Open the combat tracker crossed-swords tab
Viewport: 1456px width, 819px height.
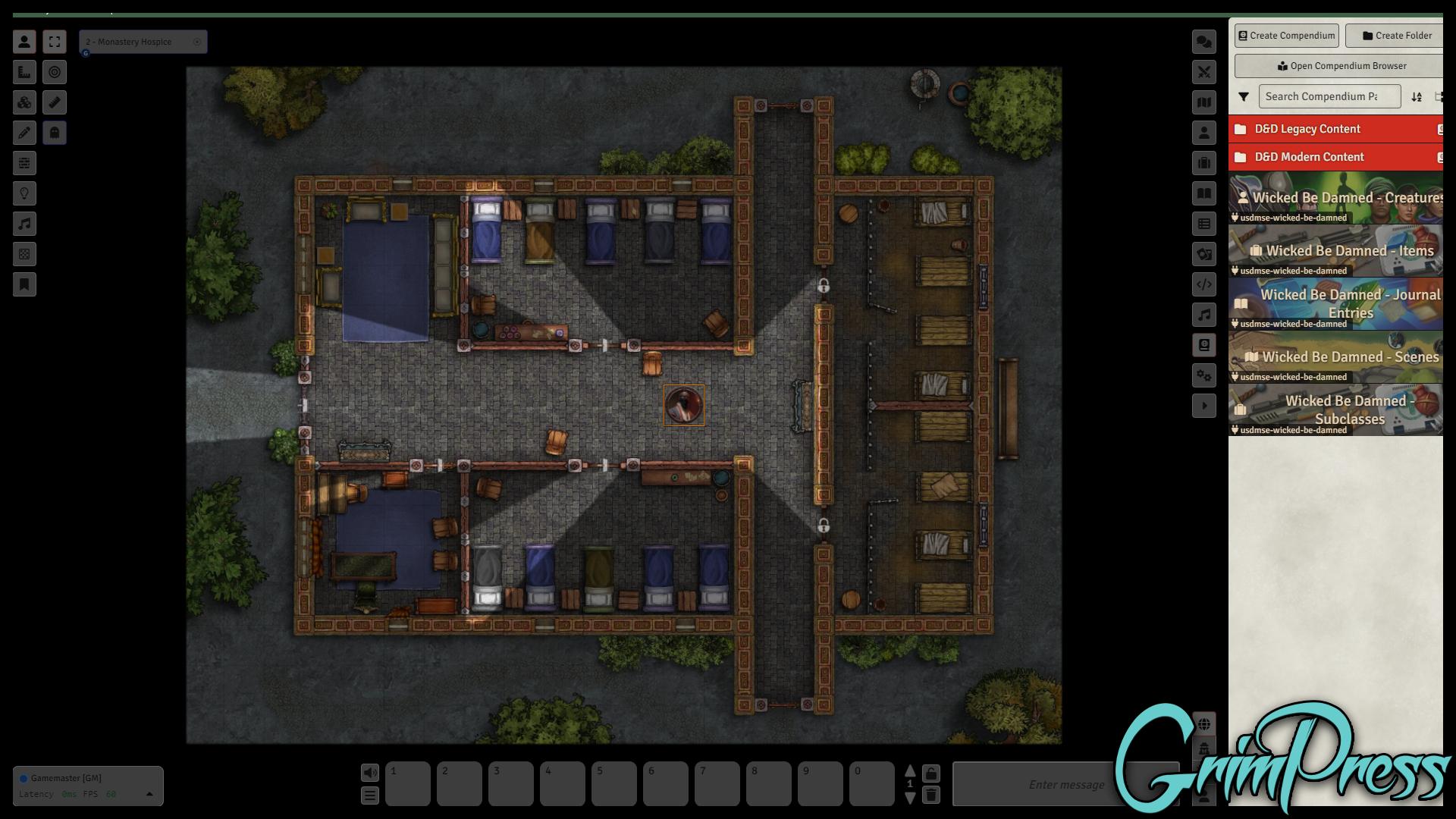pos(1203,72)
